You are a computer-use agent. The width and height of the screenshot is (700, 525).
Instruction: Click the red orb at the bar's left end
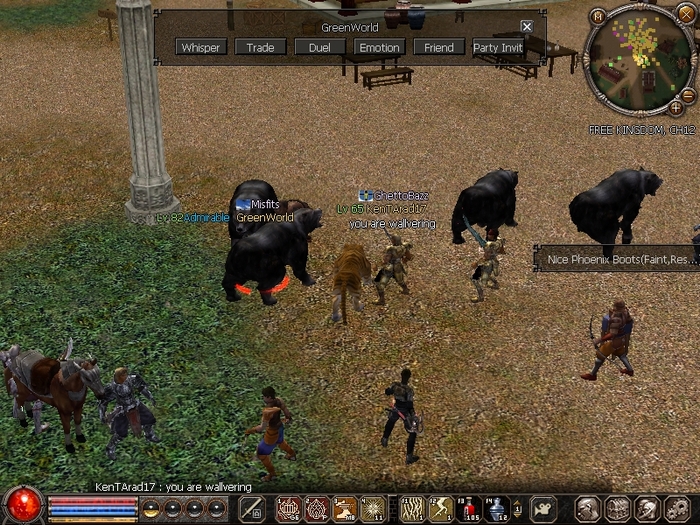coord(22,505)
